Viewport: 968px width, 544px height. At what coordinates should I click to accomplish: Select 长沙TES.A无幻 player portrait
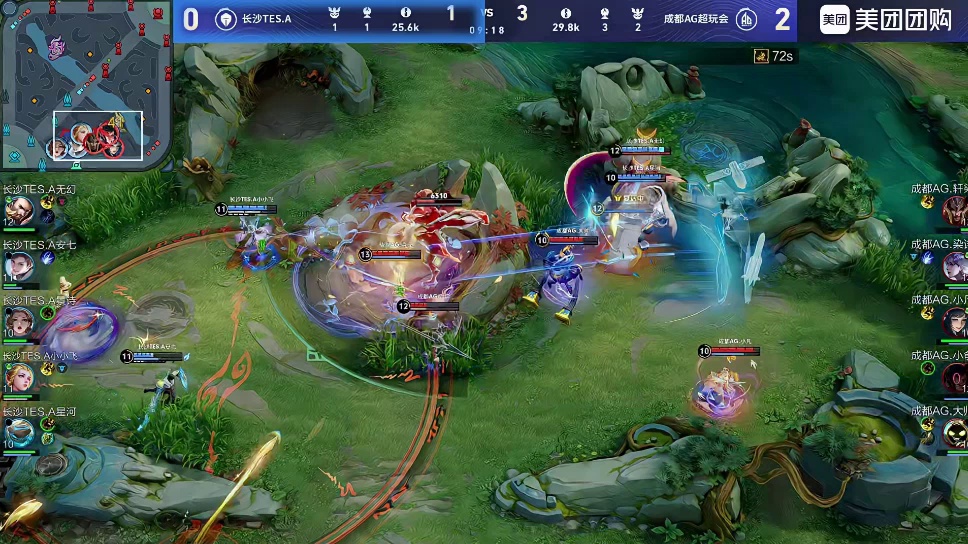click(x=20, y=210)
